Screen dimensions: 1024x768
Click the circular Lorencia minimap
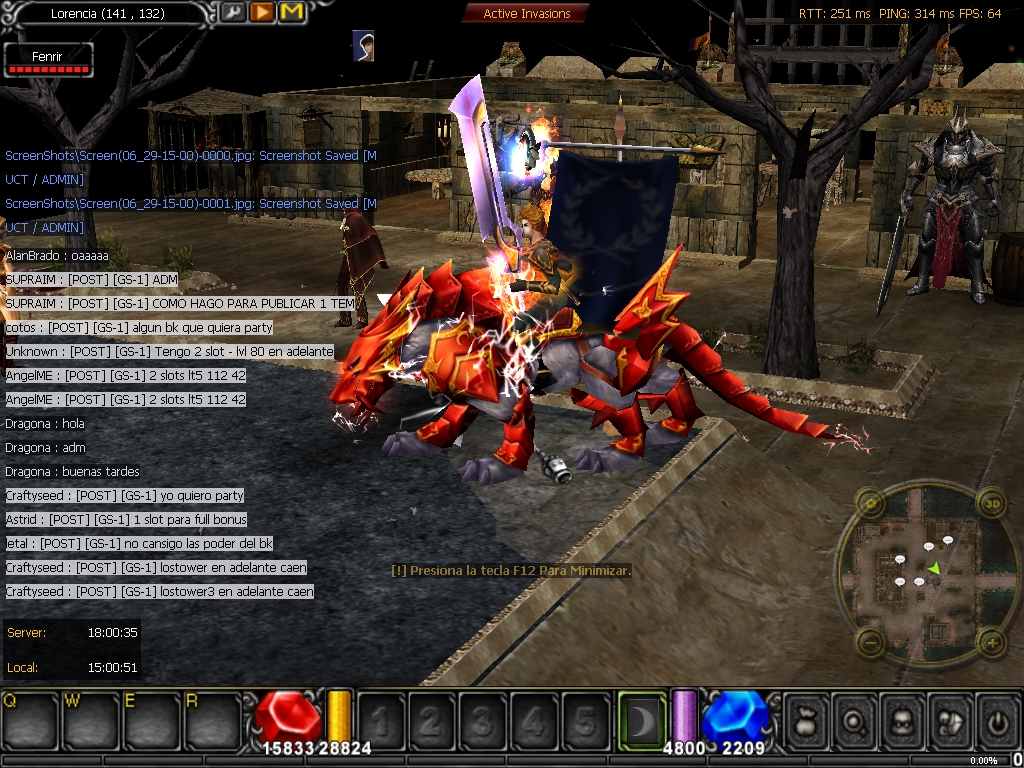click(930, 572)
